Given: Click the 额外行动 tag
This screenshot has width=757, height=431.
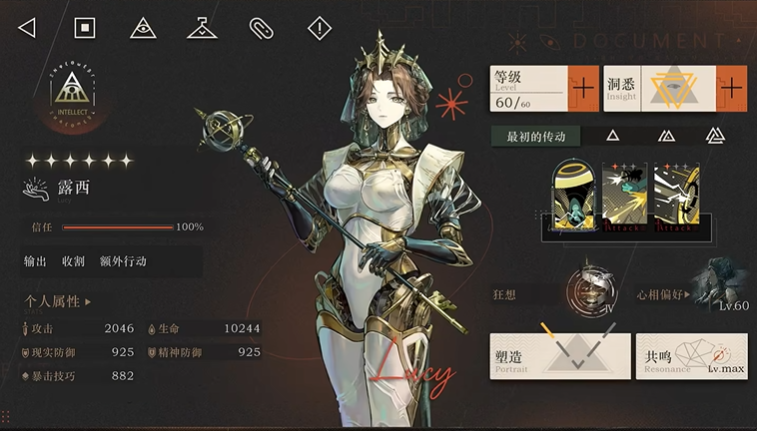Looking at the screenshot, I should (x=123, y=262).
